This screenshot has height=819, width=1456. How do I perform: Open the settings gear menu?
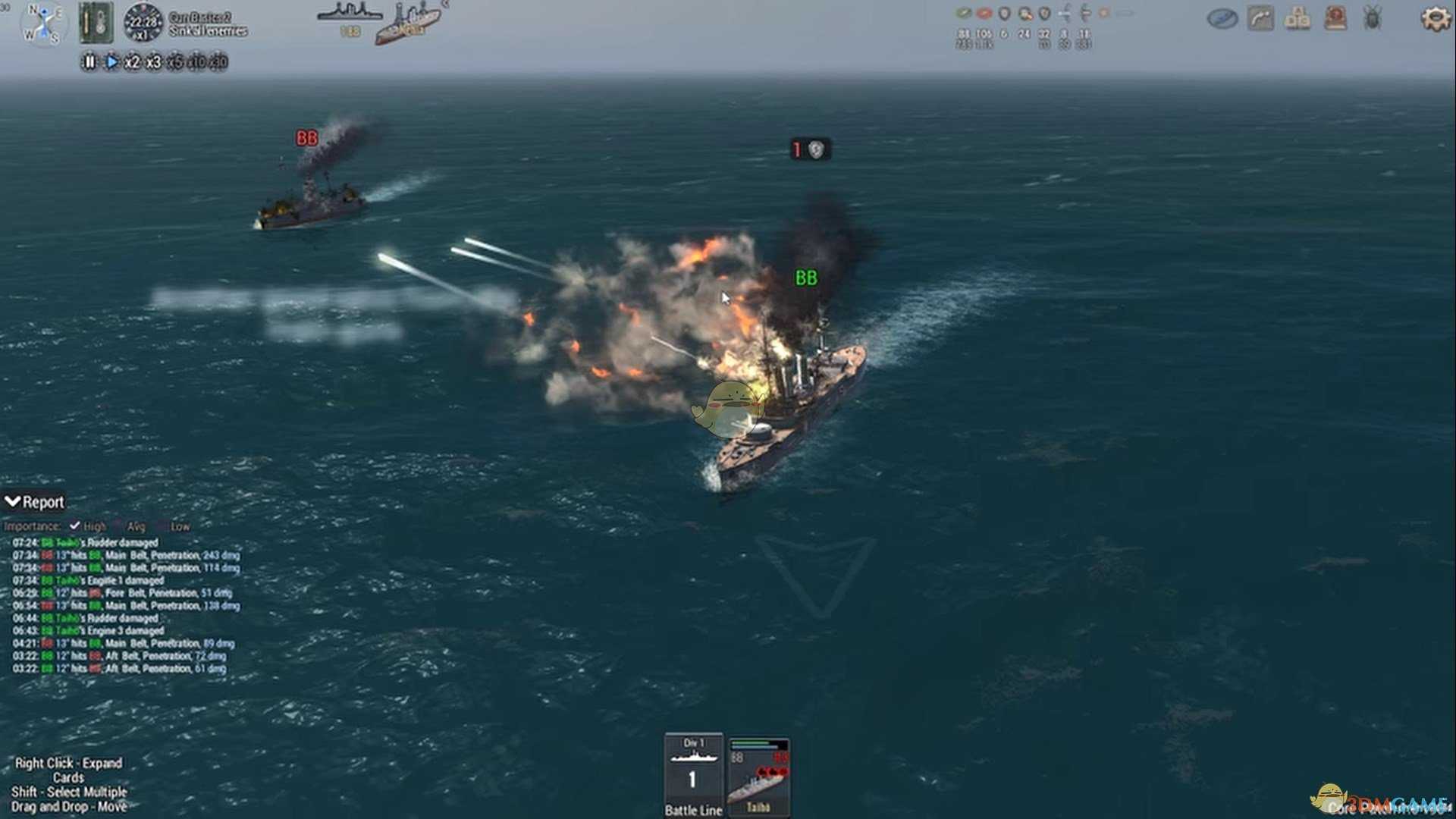coord(1435,18)
